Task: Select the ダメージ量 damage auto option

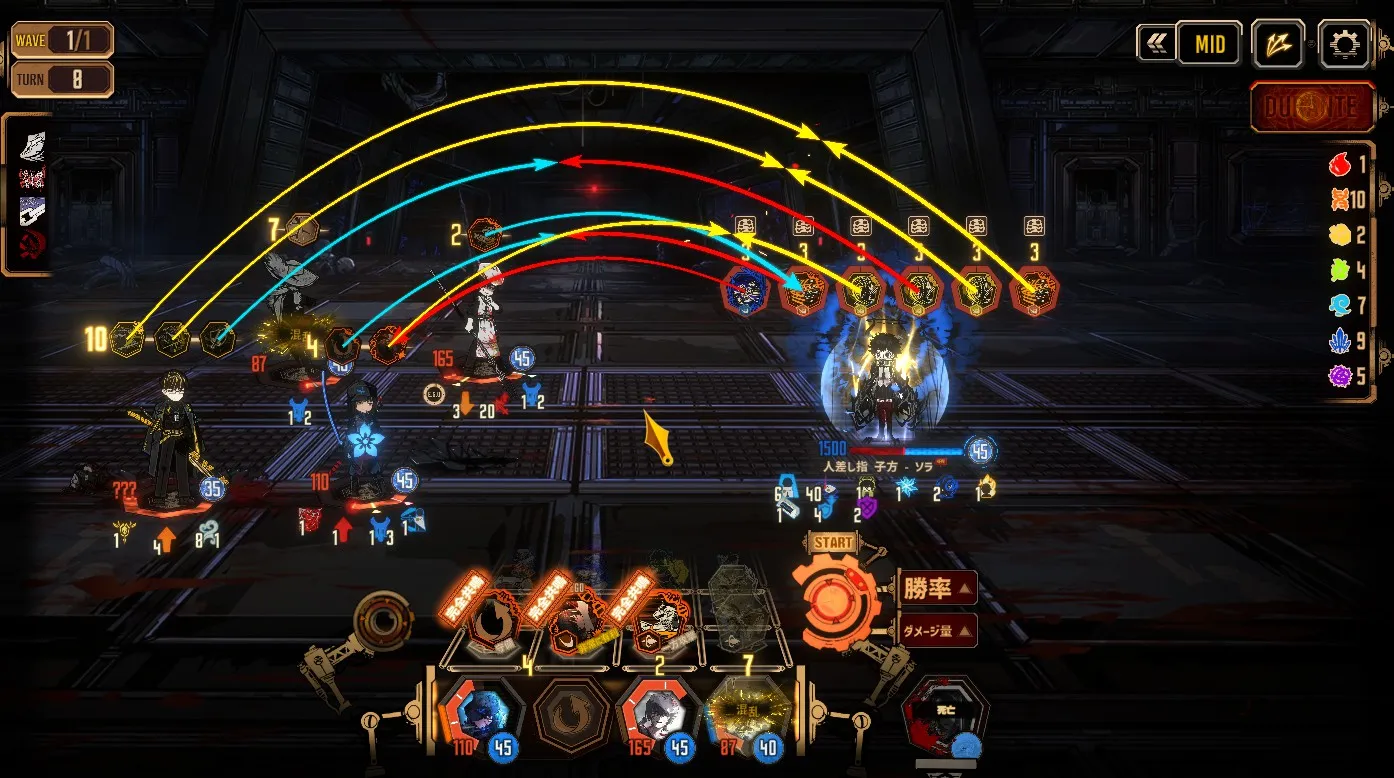Action: (x=936, y=631)
